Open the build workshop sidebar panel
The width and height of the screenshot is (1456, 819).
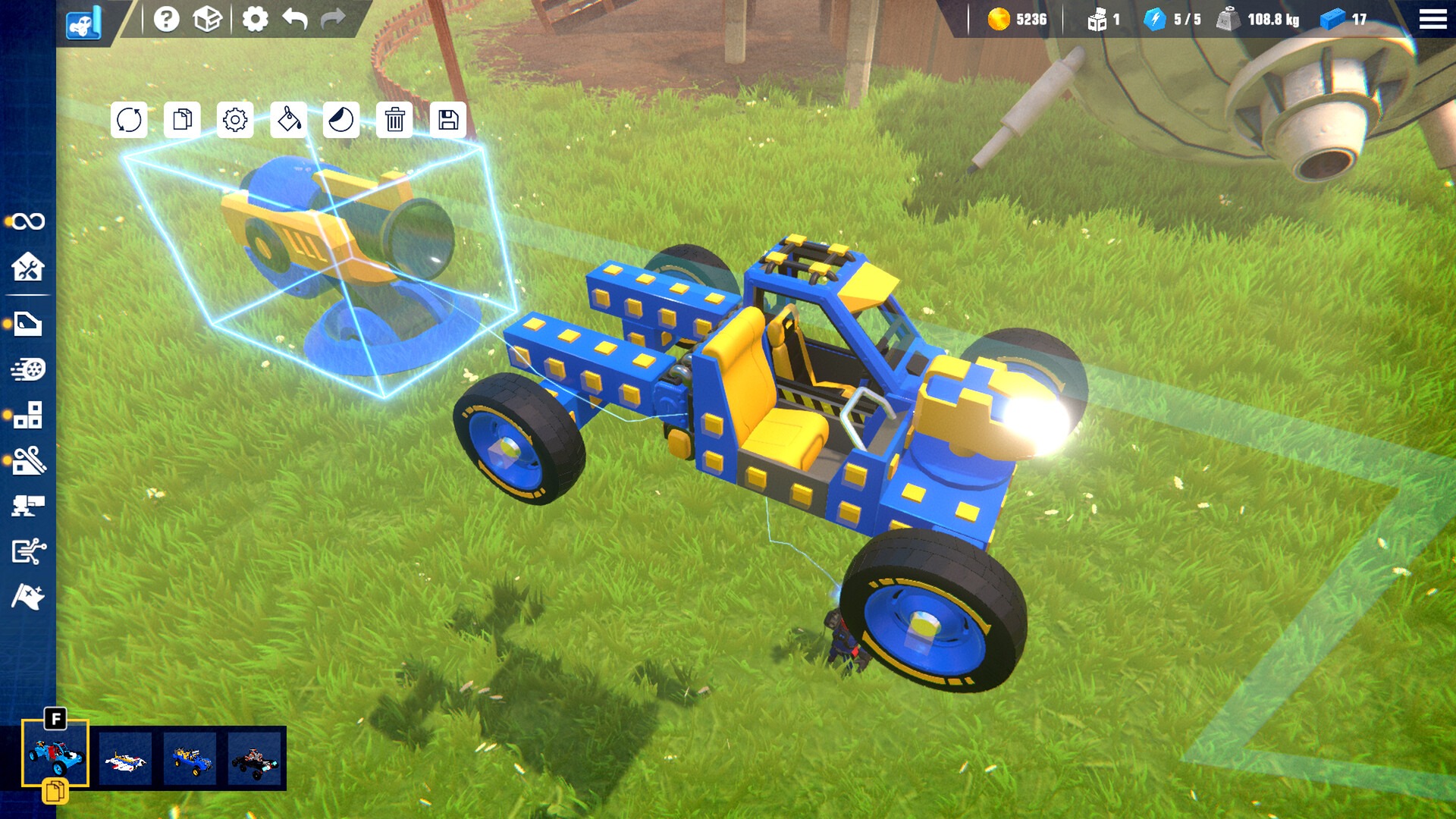[30, 268]
